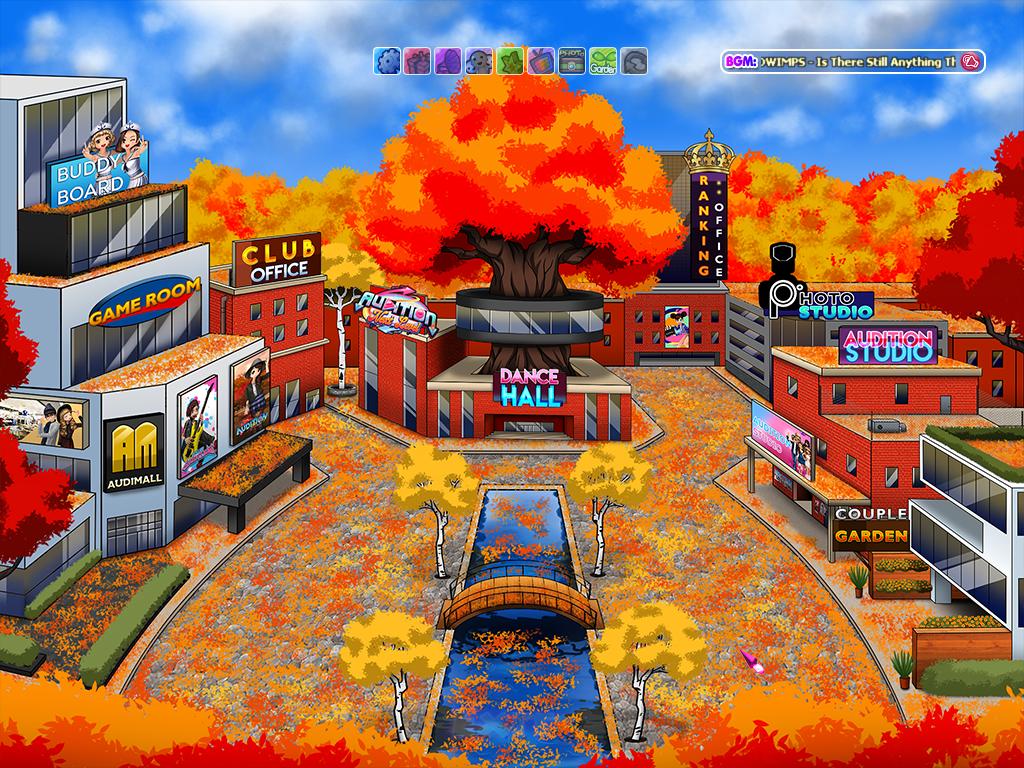Click the gray icon after the Garden icon

(634, 61)
